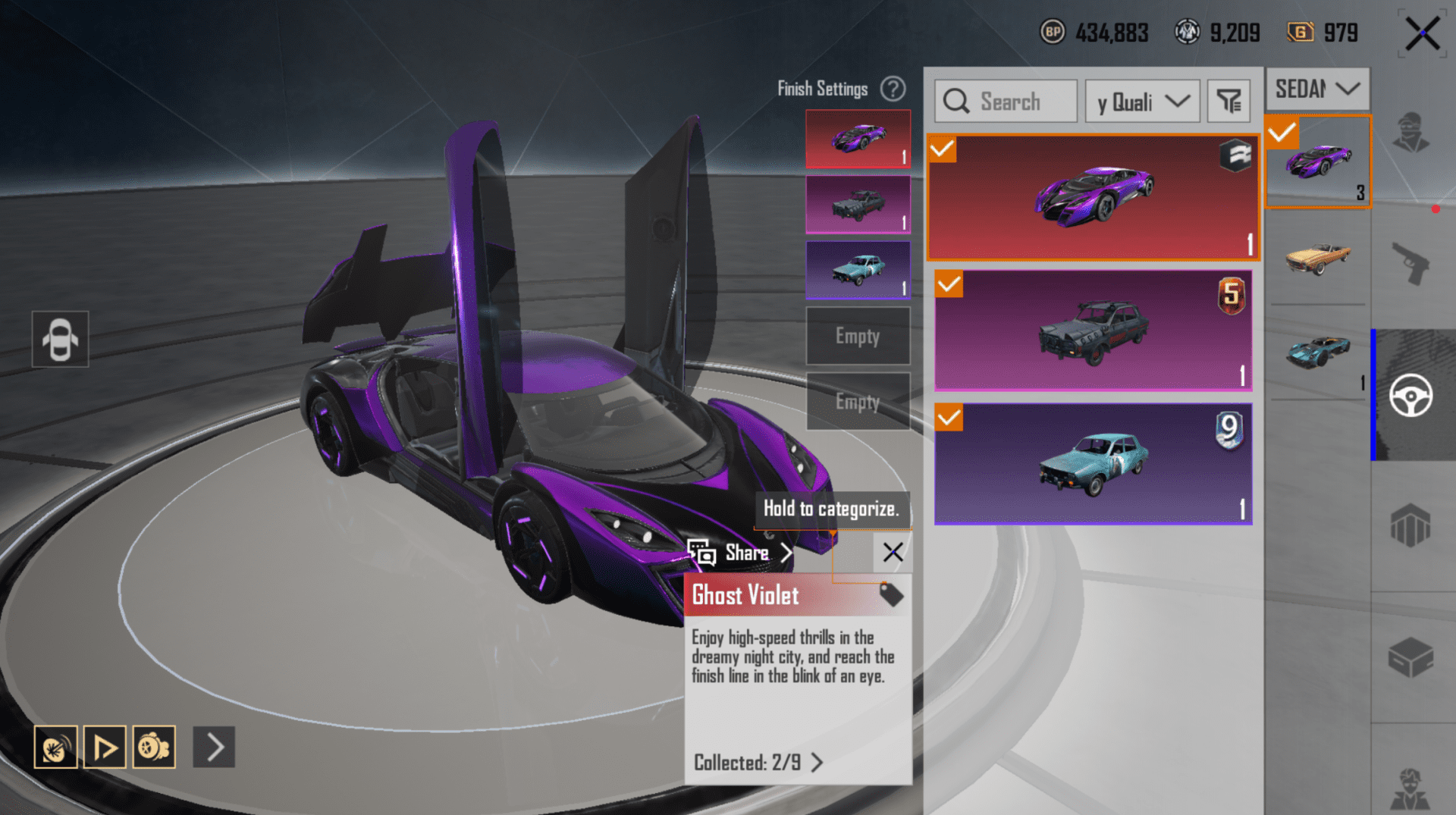Choose the dark armored sedan finish
The height and width of the screenshot is (815, 1456).
1093,331
